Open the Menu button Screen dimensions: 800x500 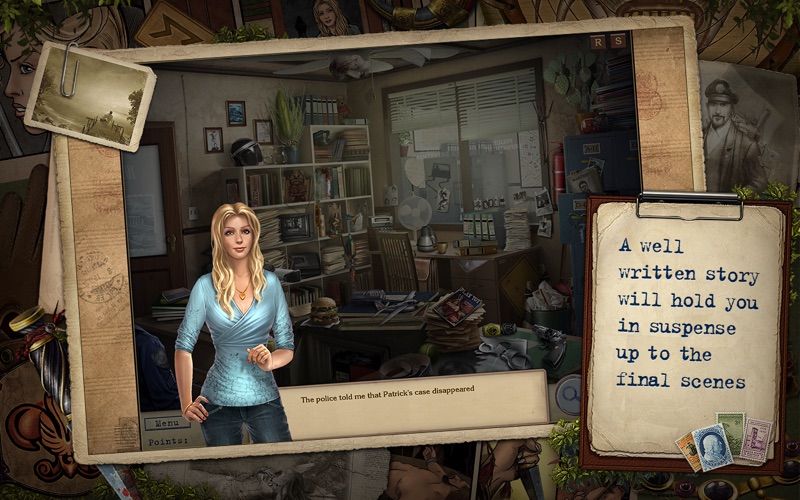pos(166,422)
